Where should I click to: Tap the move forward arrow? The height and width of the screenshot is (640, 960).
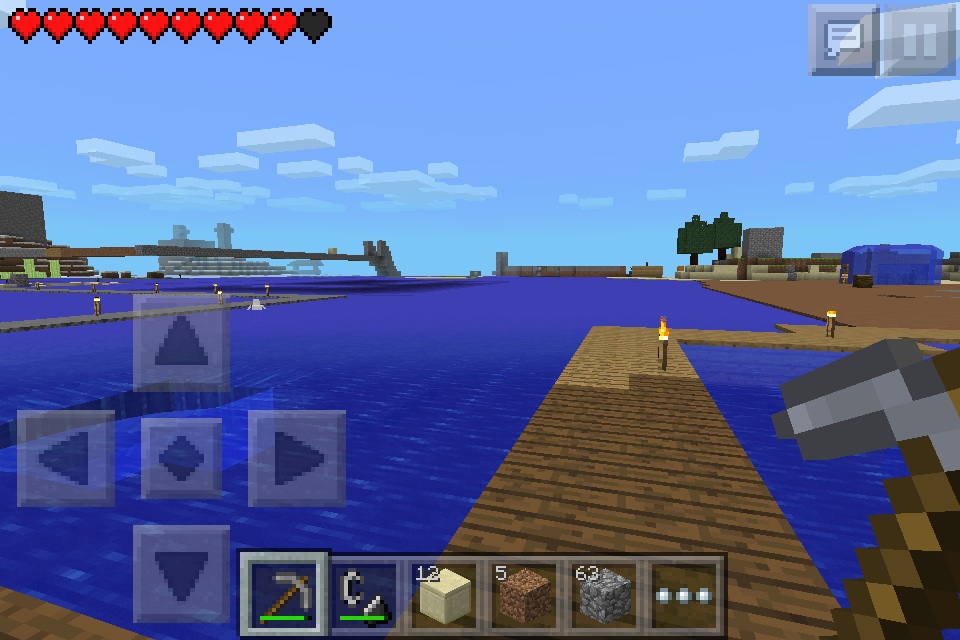[181, 343]
